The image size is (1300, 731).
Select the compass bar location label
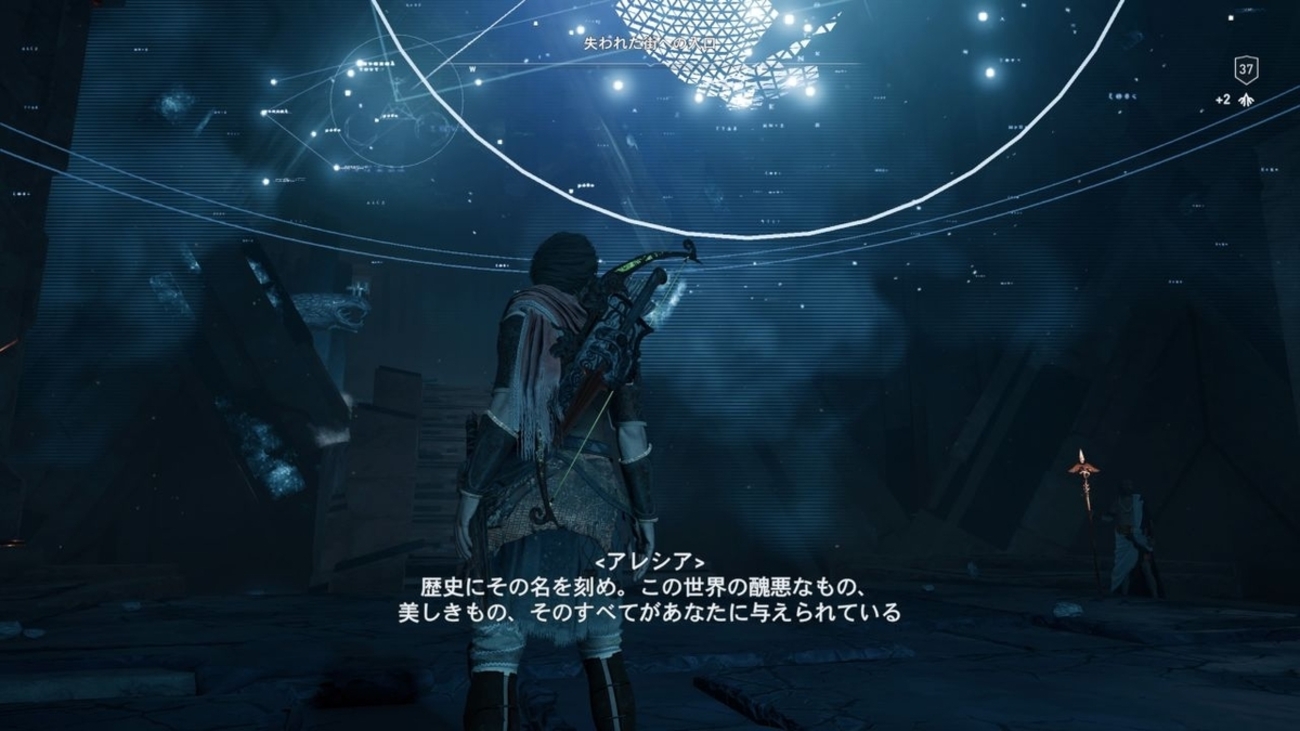coord(651,44)
